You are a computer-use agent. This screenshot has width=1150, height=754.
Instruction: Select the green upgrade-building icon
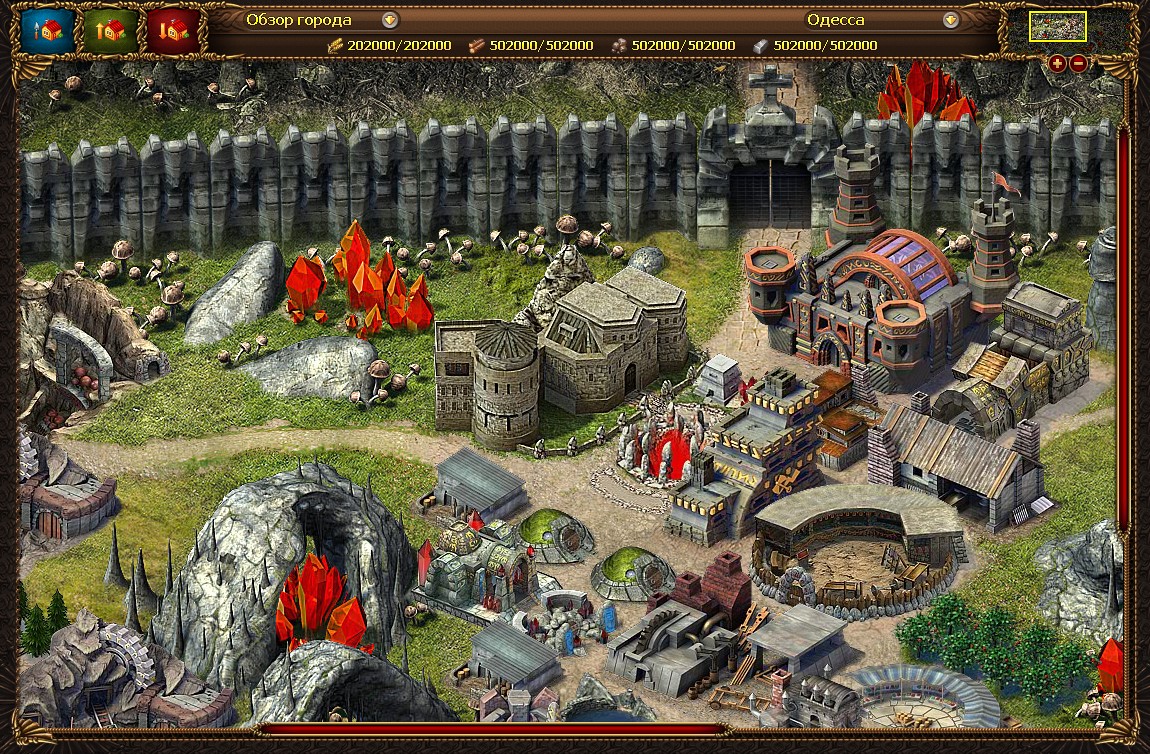pos(110,31)
